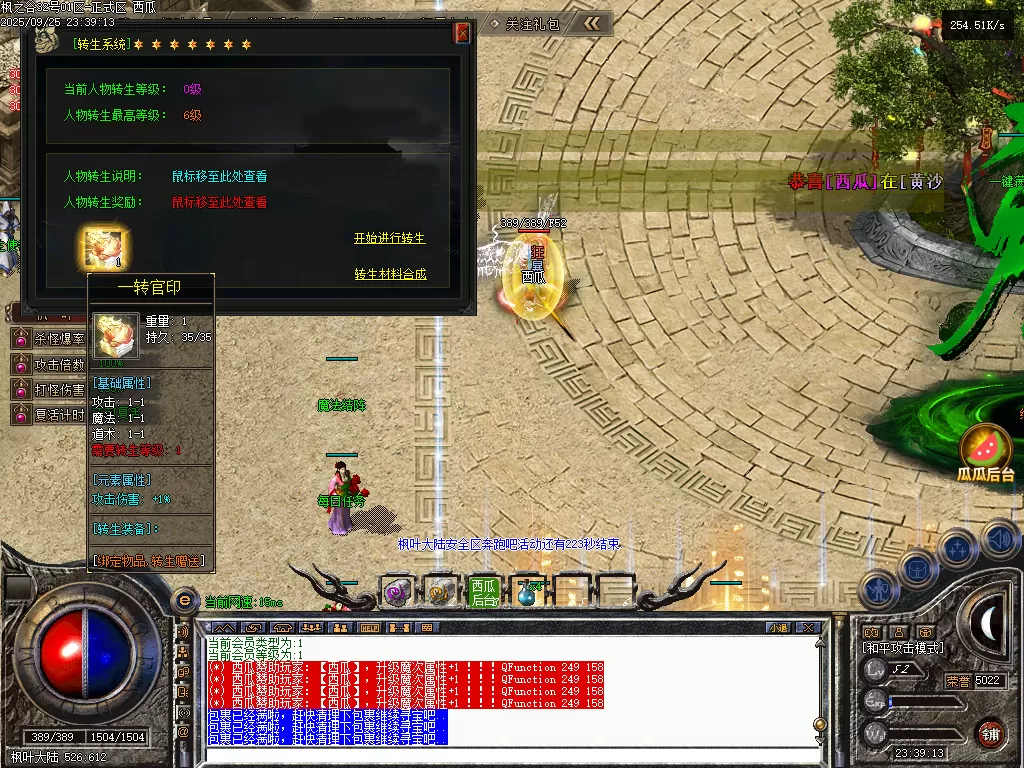Open the 关注礼包 gift pack
Viewport: 1024px width, 768px height.
point(525,23)
